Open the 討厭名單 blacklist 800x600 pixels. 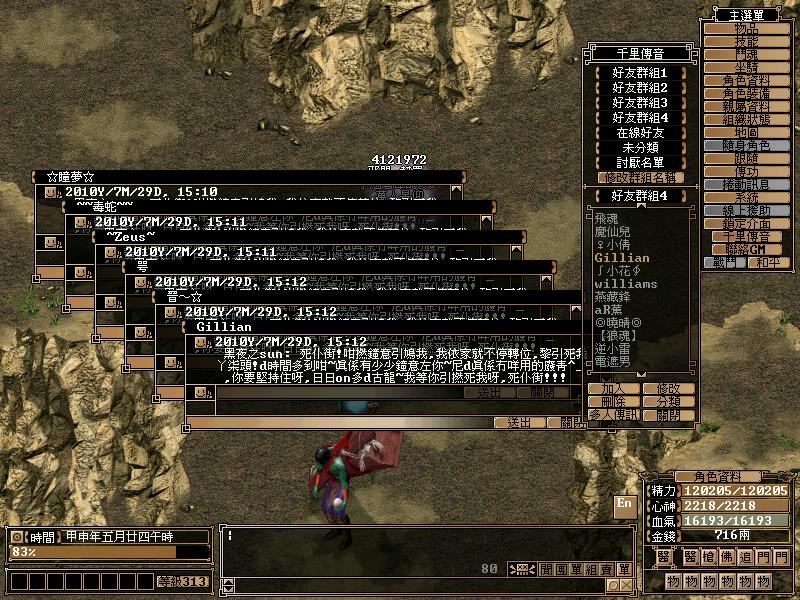640,162
